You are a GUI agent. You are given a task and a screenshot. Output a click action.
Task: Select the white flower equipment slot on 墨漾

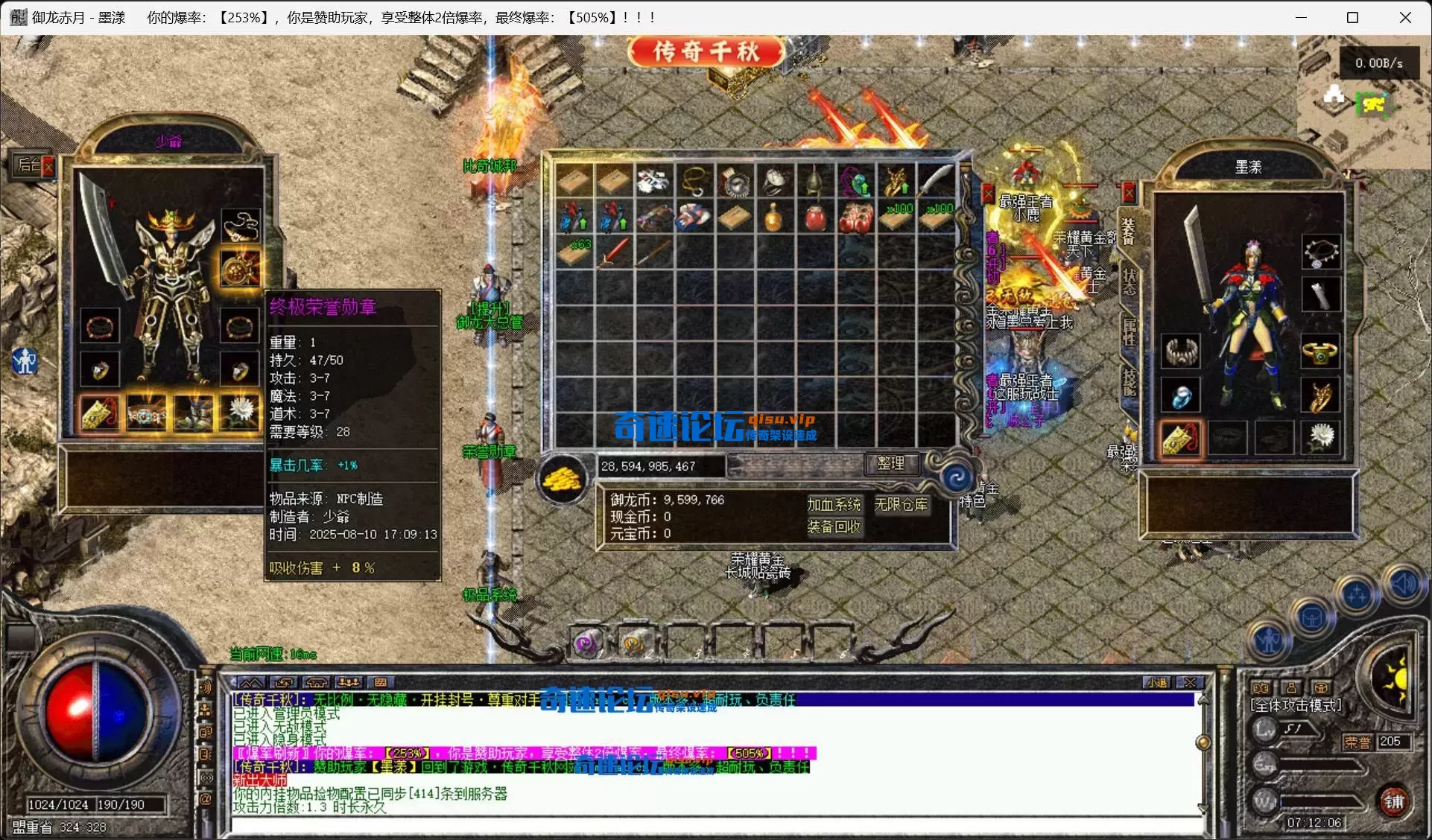1321,436
